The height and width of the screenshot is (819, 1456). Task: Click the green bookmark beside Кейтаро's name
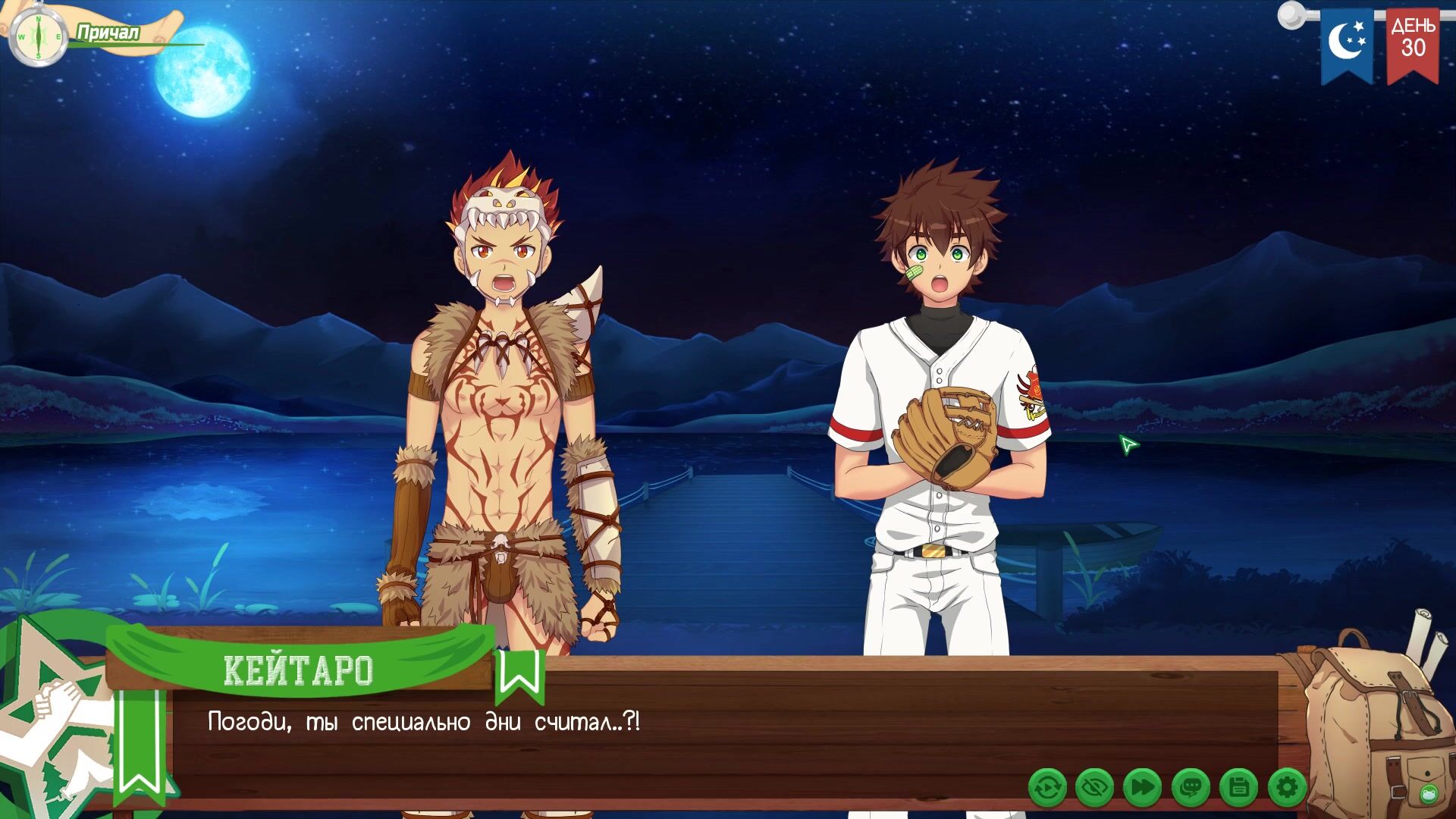519,675
